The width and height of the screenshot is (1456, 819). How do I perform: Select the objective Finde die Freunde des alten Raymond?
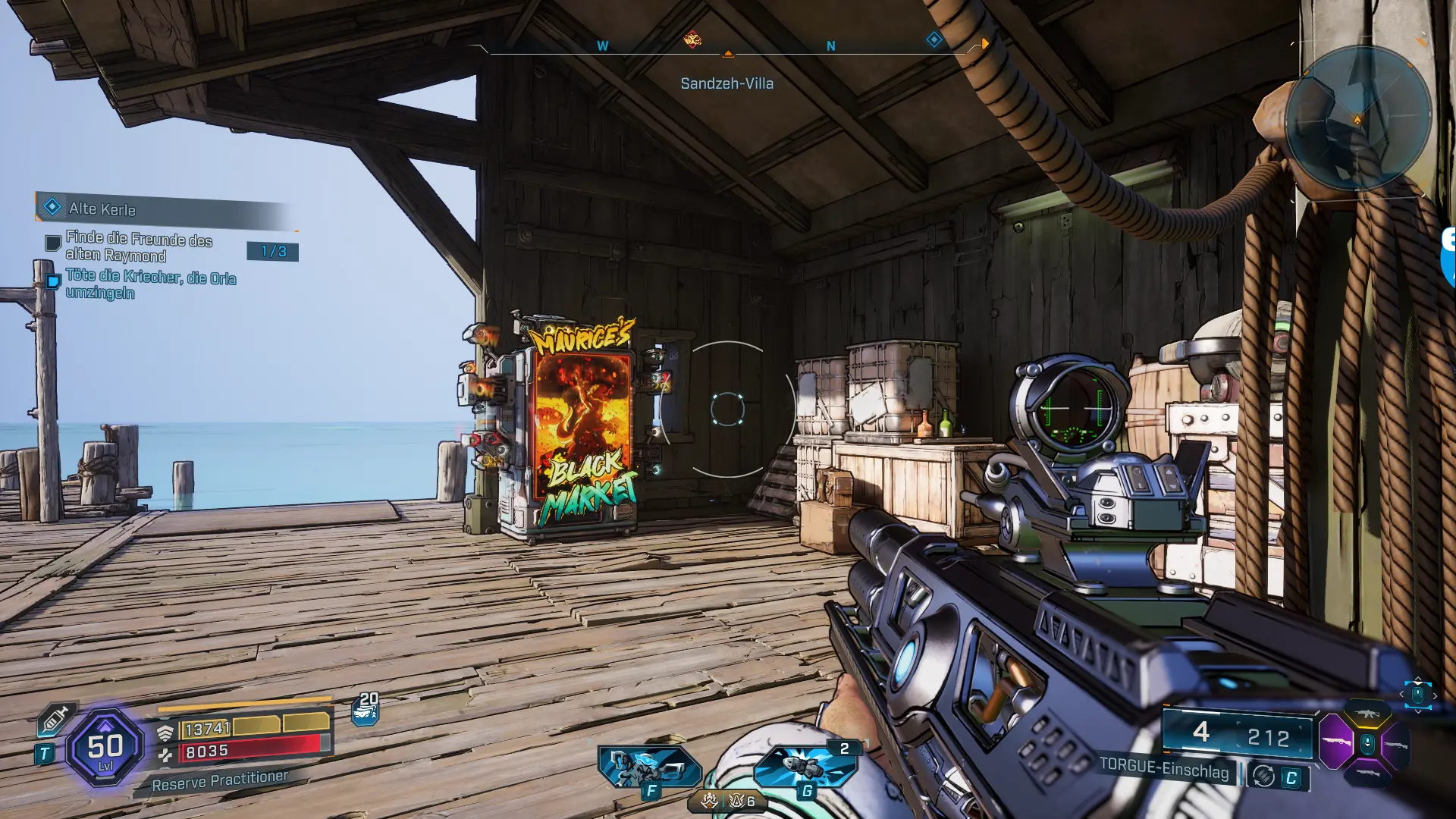(139, 246)
